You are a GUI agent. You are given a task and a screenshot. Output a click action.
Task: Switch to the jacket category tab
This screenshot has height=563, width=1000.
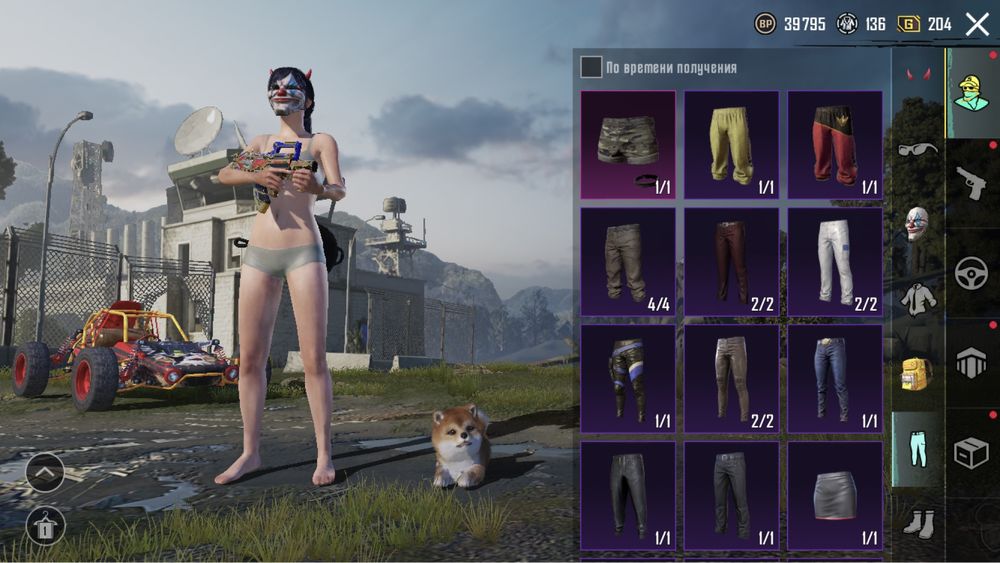coord(917,298)
